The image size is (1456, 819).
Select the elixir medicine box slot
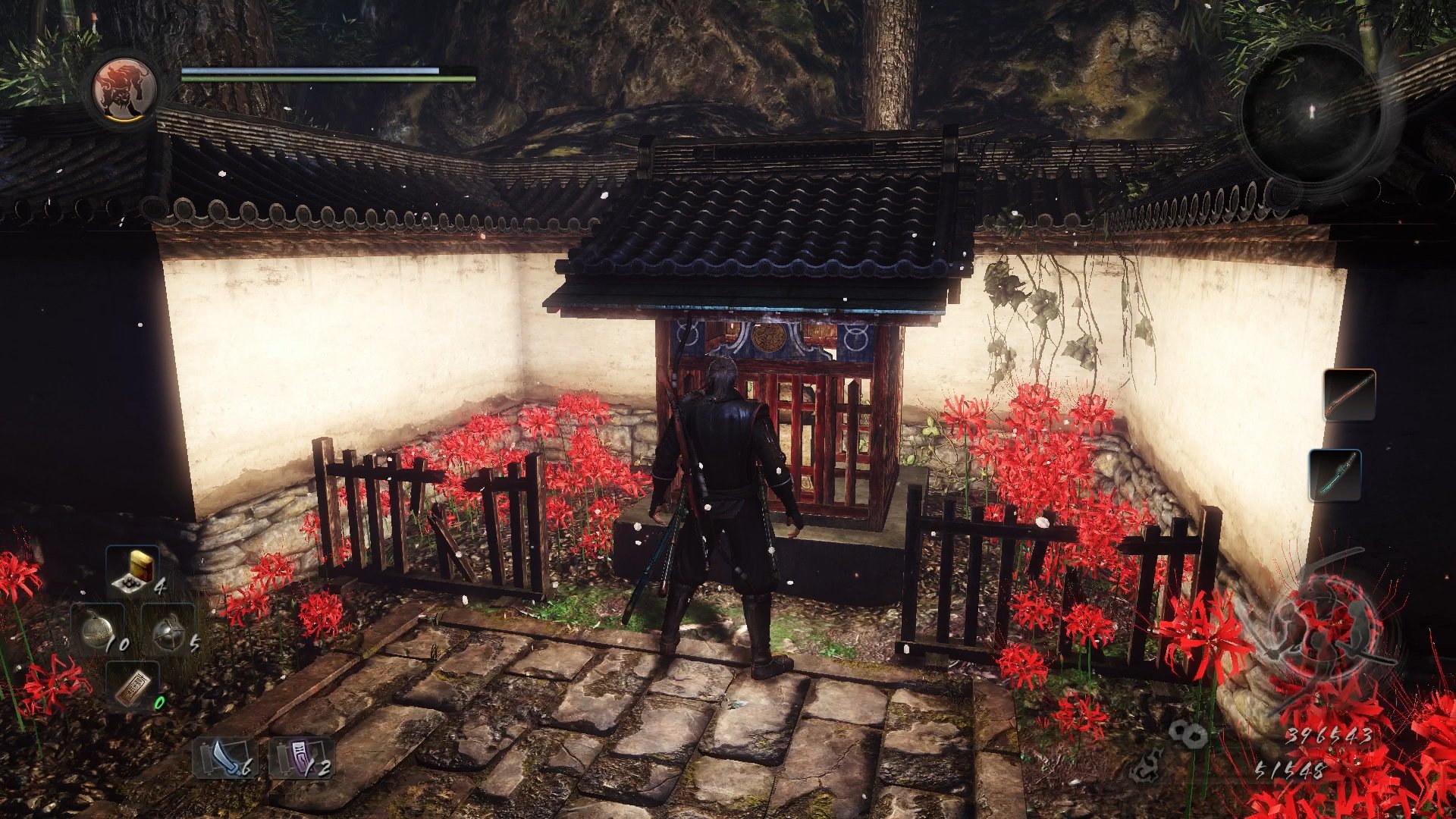(134, 571)
